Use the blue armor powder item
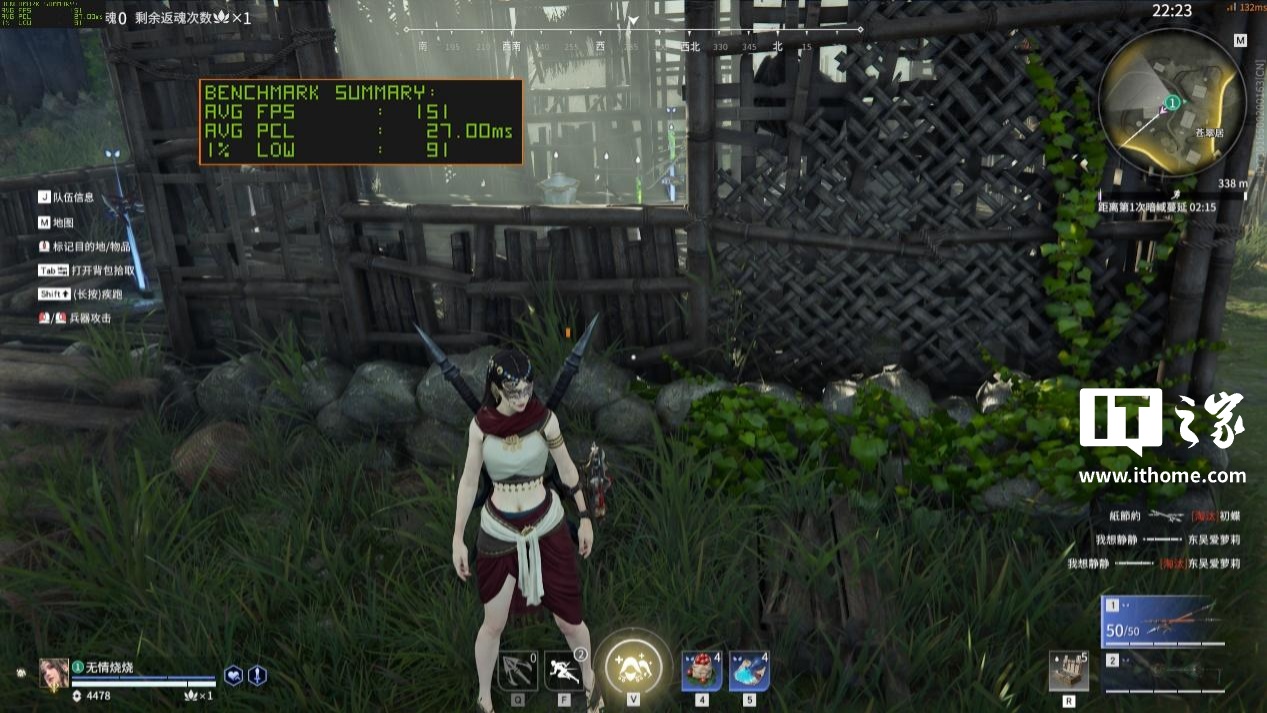This screenshot has height=713, width=1267. click(x=749, y=670)
